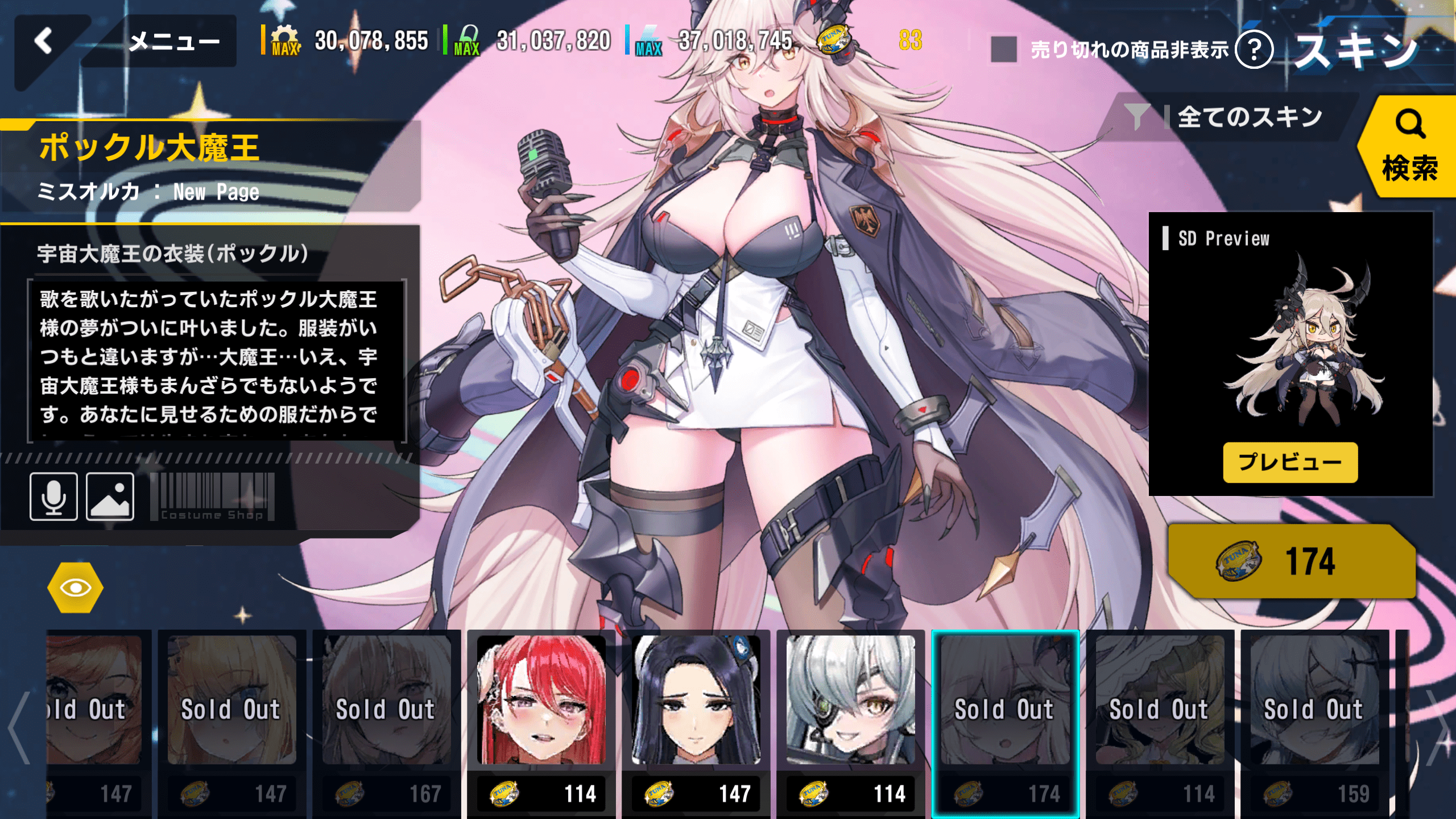Open the メニュー menu
This screenshot has width=1456, height=819.
click(173, 42)
